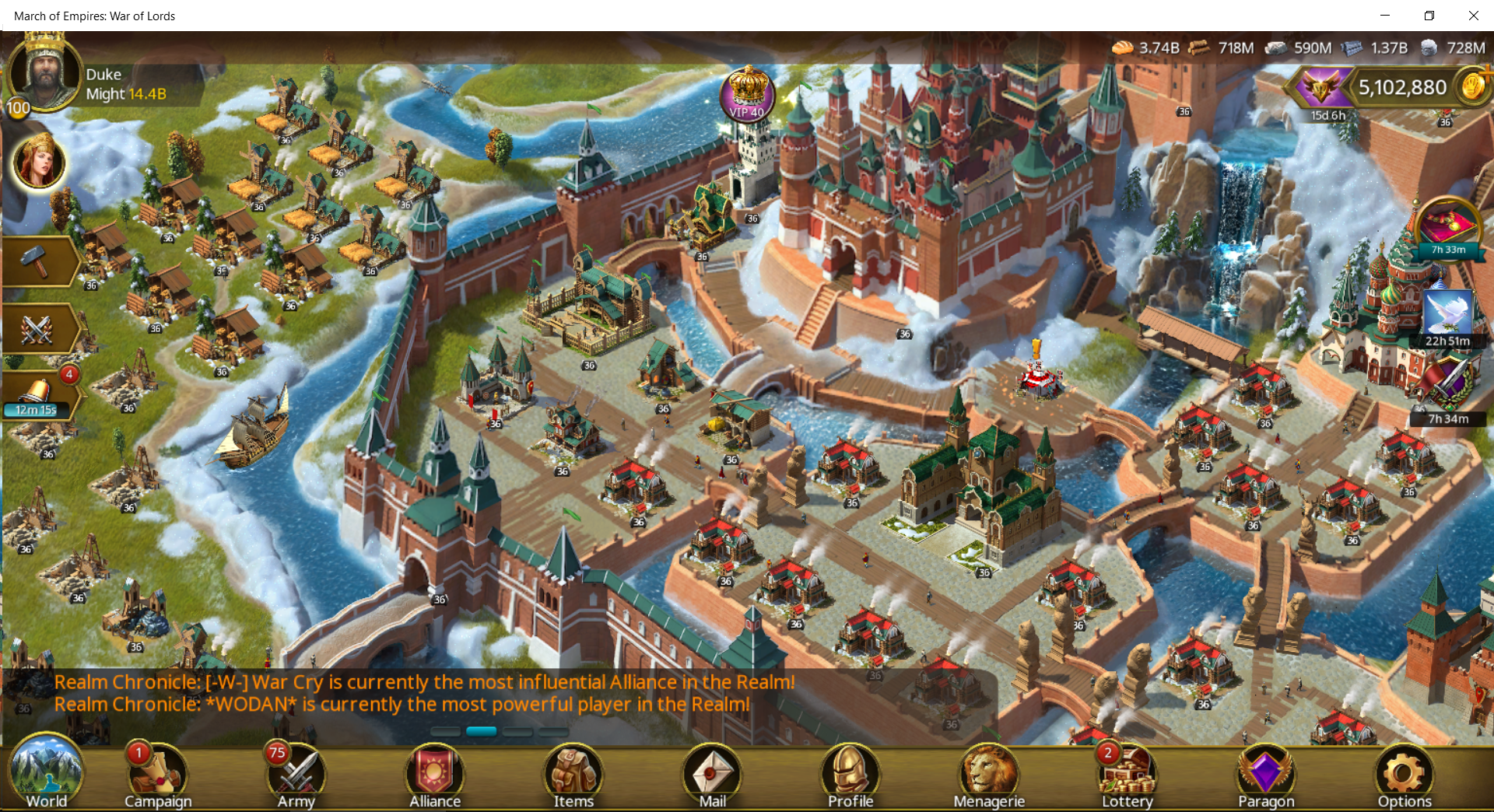Open the World map
The image size is (1494, 812).
pyautogui.click(x=46, y=775)
